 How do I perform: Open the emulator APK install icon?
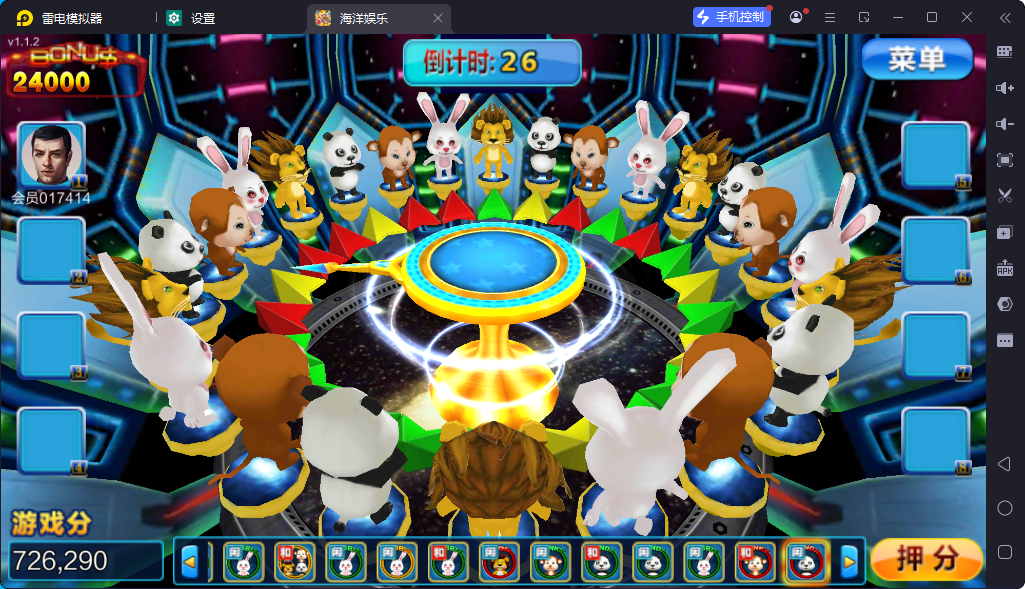(1005, 268)
